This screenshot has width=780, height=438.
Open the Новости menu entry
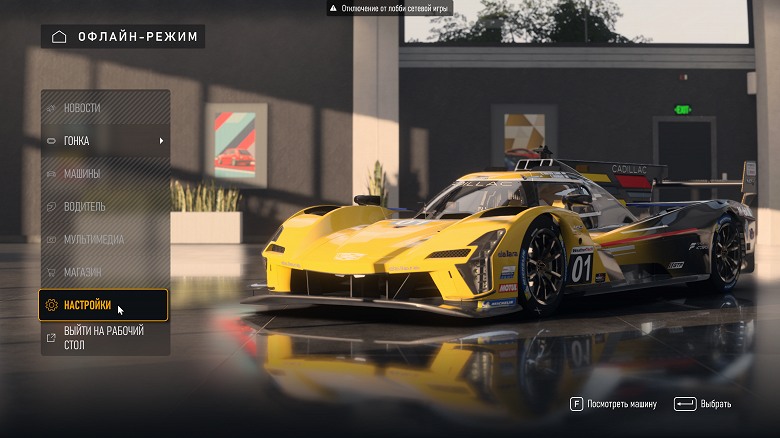click(104, 108)
